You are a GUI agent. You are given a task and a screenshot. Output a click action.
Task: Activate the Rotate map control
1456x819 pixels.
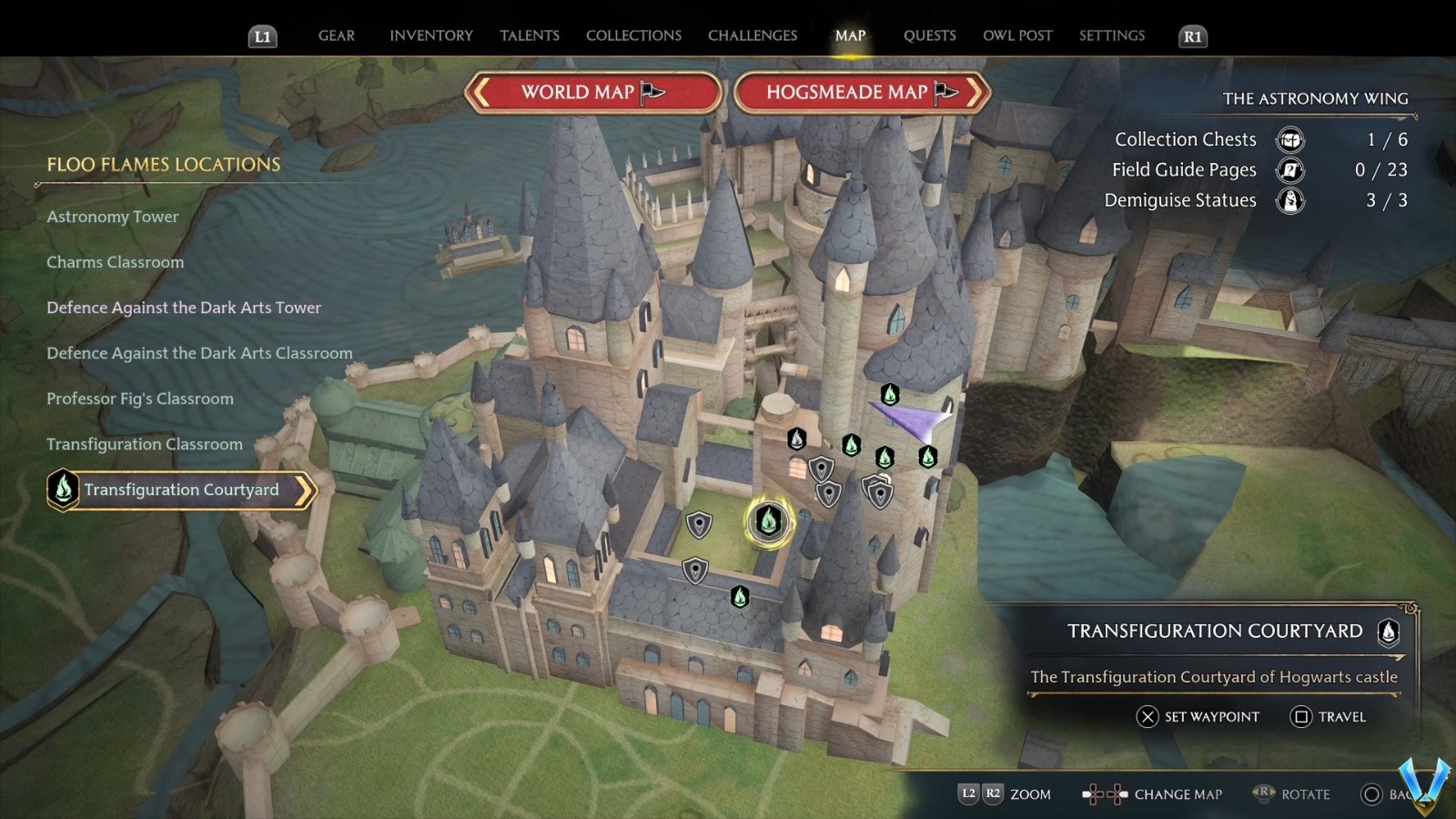pyautogui.click(x=1292, y=794)
